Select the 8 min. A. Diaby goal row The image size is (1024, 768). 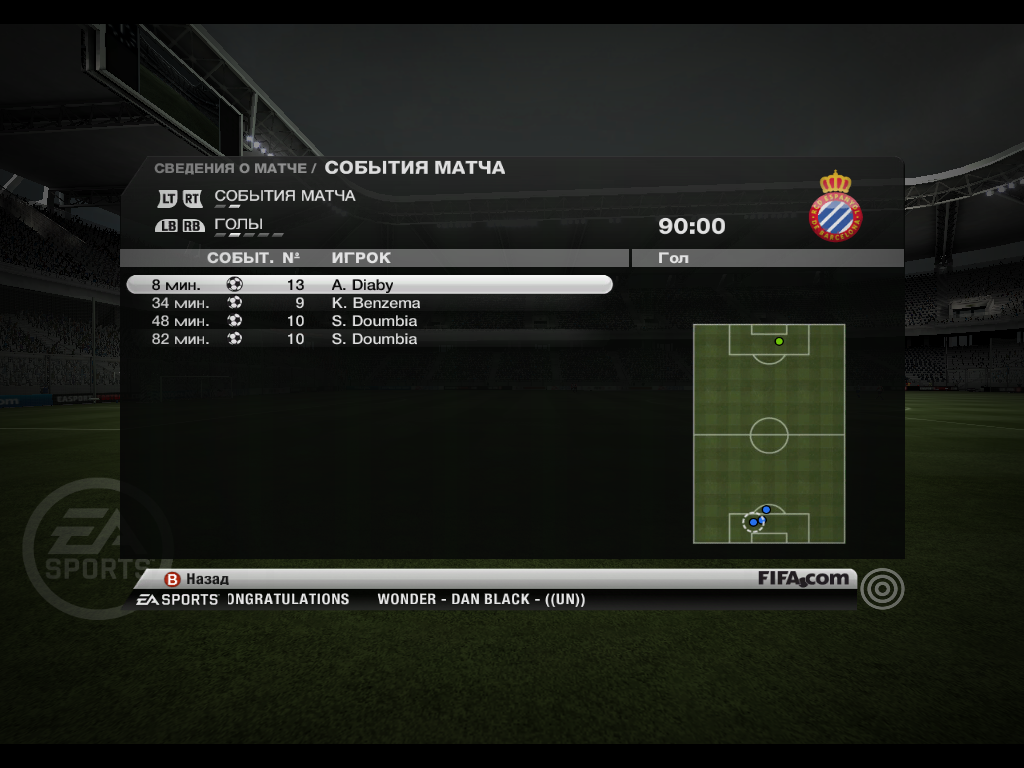coord(370,285)
